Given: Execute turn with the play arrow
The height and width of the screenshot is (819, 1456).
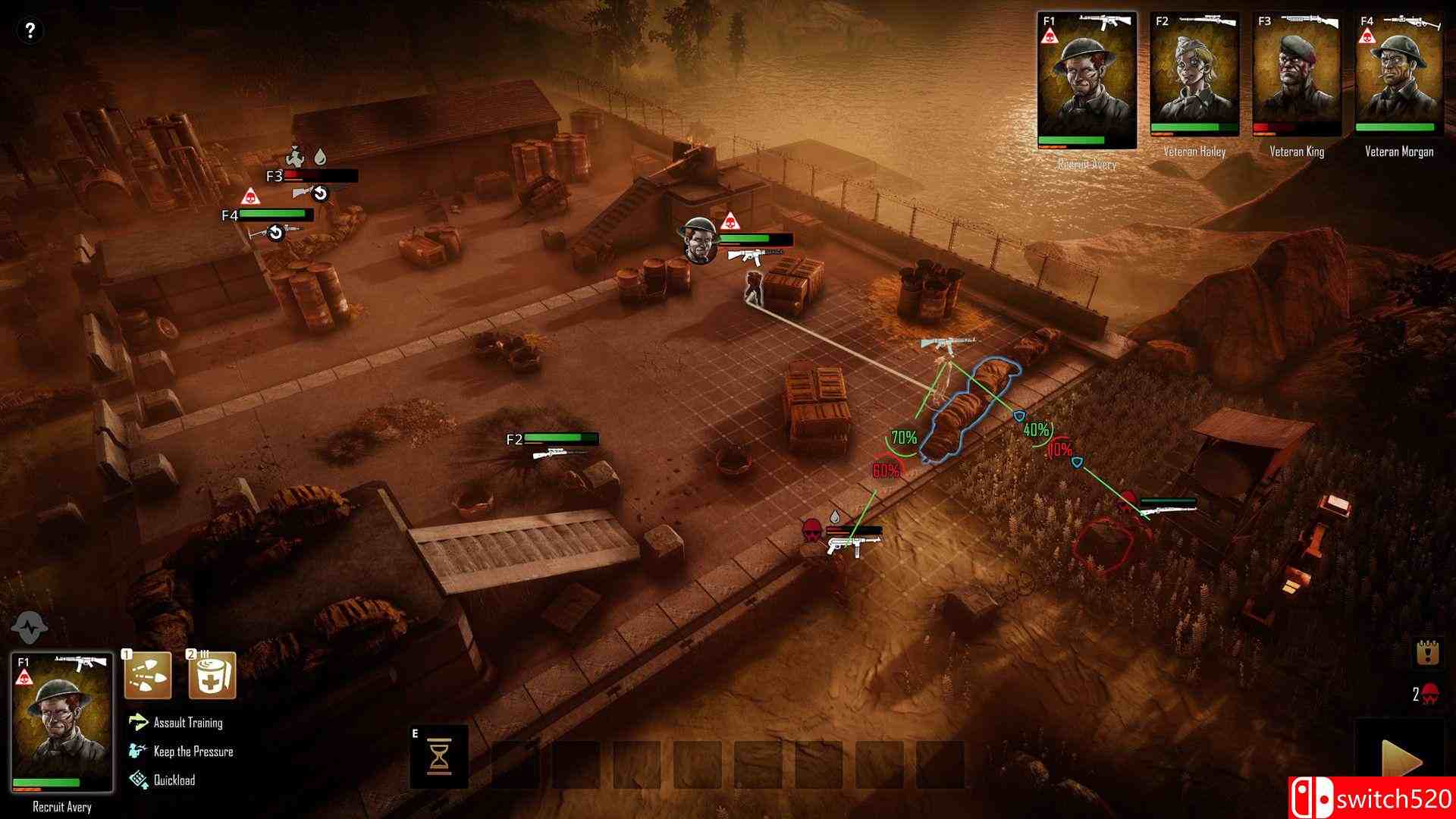Looking at the screenshot, I should [1401, 762].
